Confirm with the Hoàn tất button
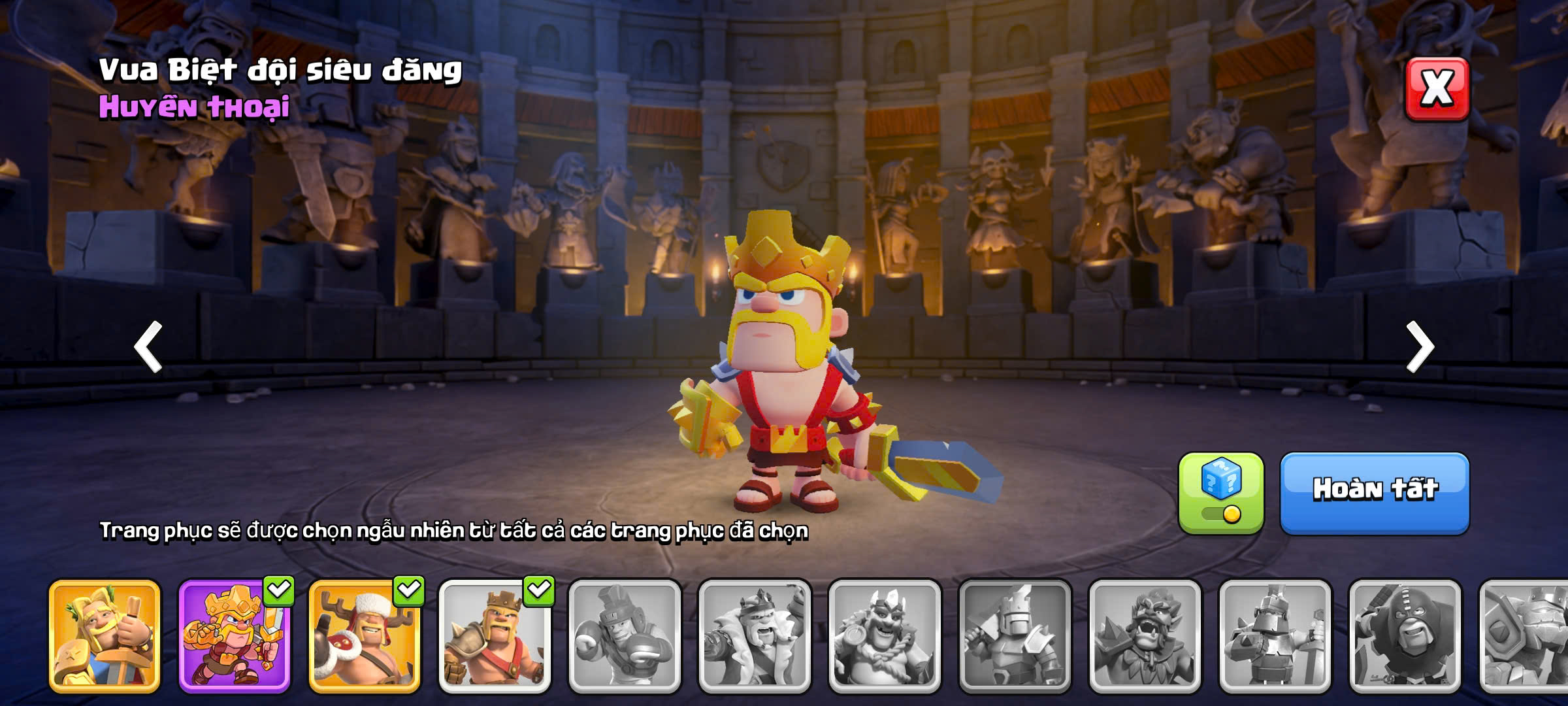Image resolution: width=1568 pixels, height=706 pixels. click(1375, 492)
